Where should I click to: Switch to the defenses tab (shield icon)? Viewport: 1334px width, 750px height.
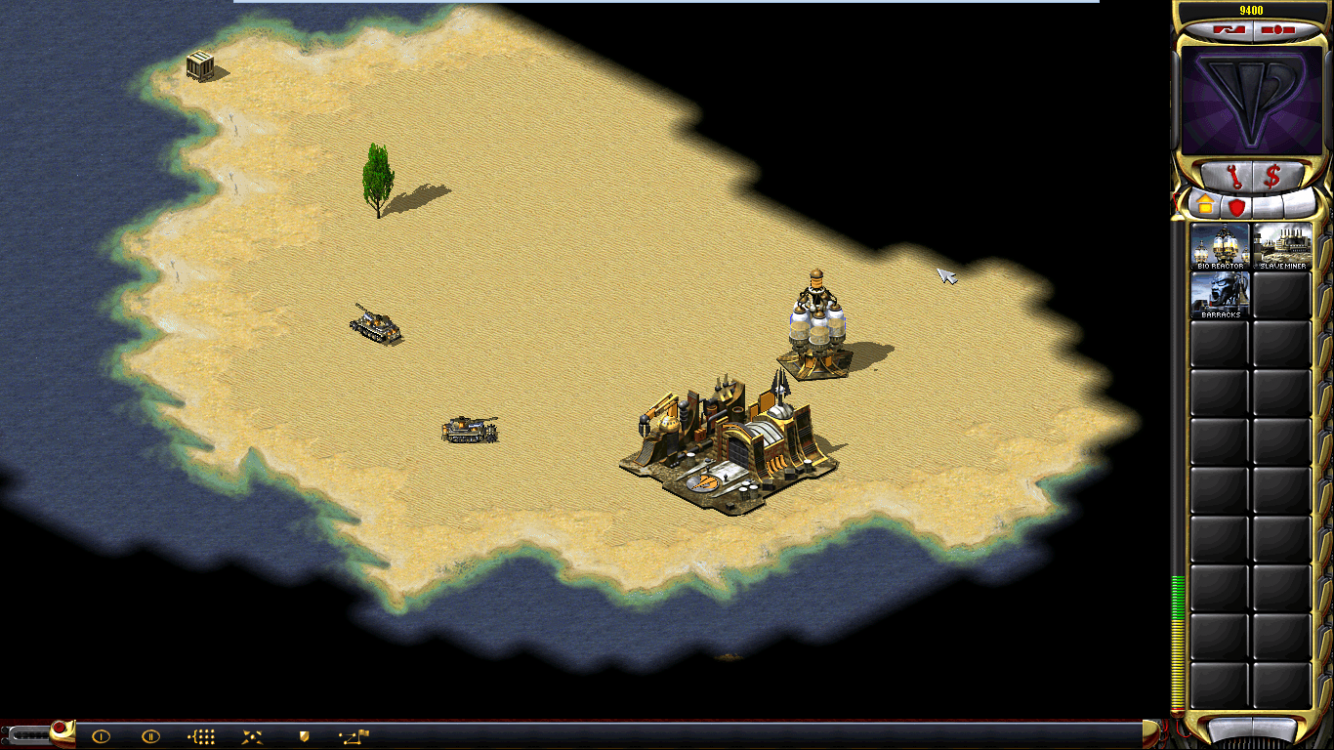point(1237,207)
